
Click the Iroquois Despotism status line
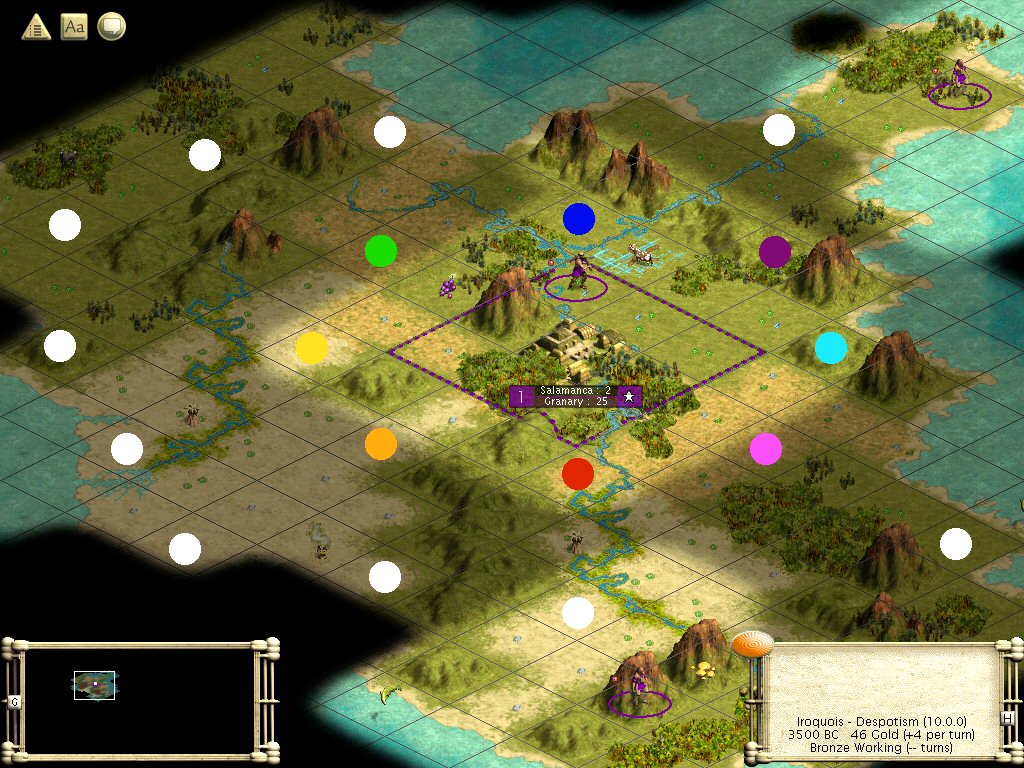pyautogui.click(x=880, y=721)
